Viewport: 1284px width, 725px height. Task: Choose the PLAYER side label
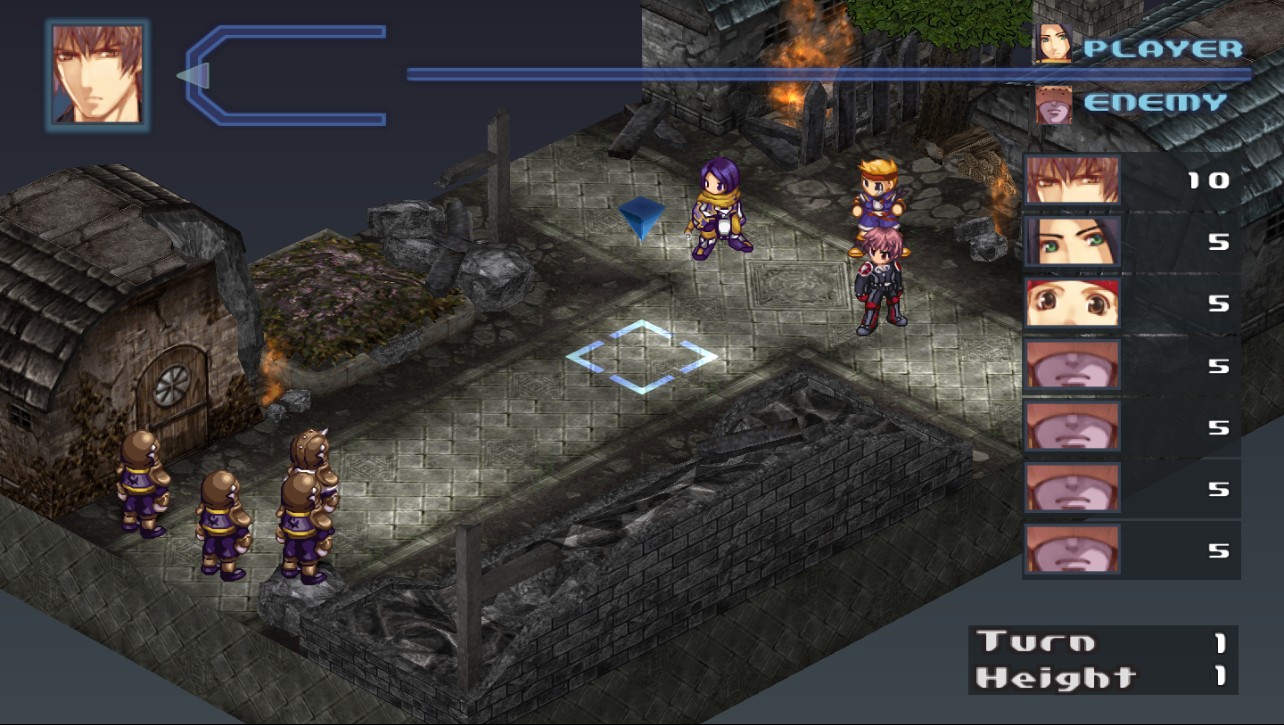[x=1162, y=48]
